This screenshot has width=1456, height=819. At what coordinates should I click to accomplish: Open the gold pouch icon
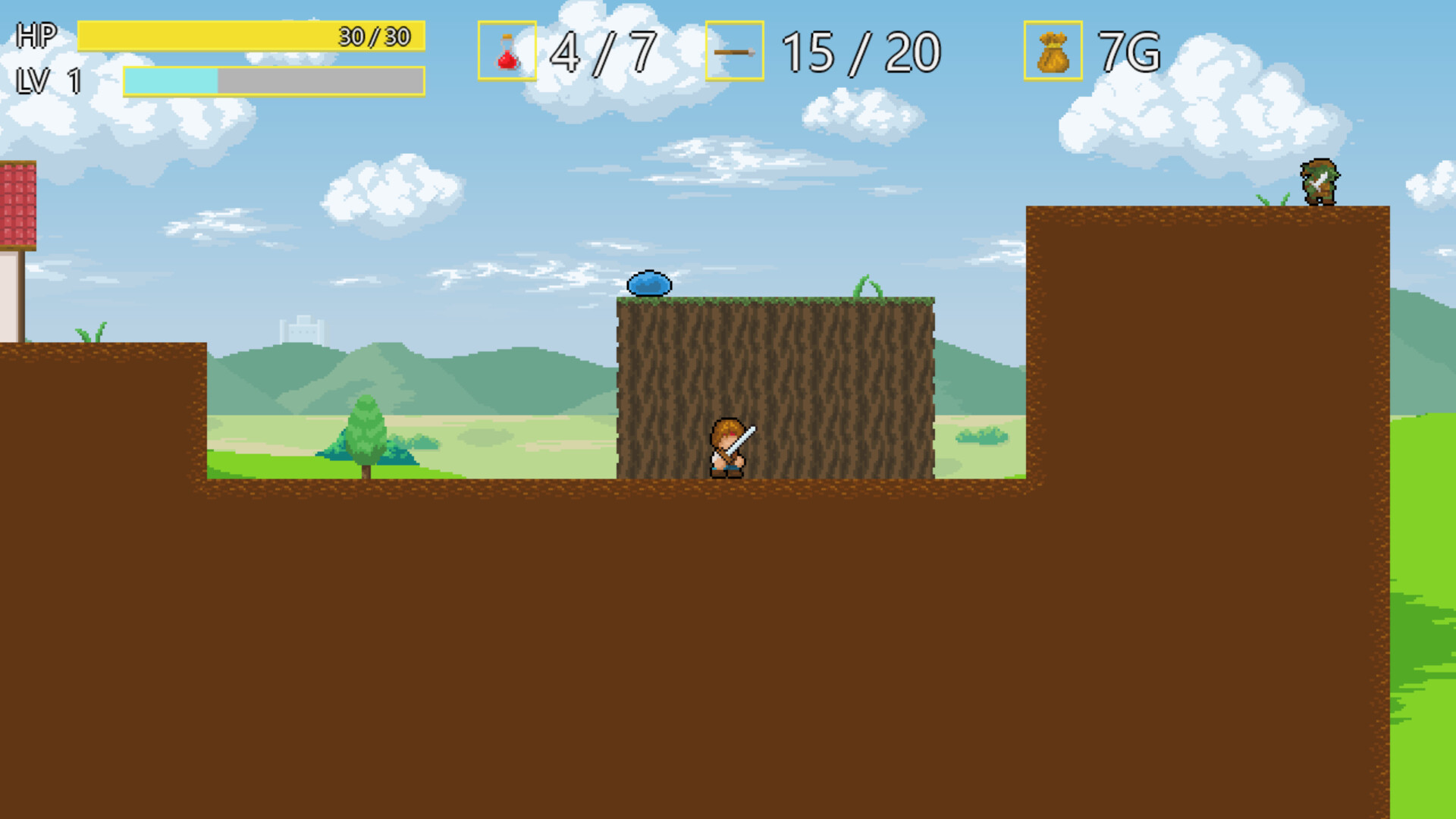(1053, 51)
